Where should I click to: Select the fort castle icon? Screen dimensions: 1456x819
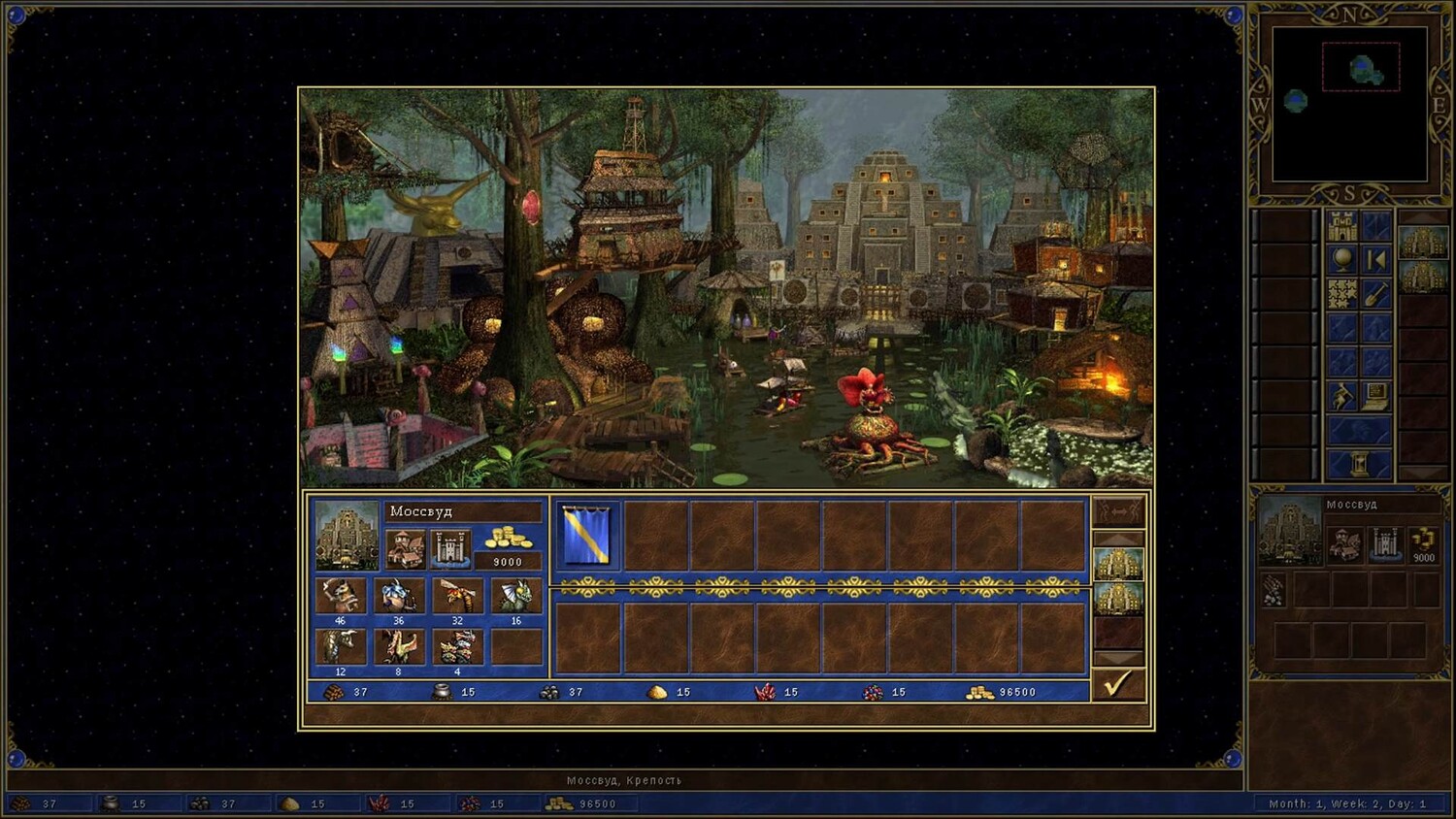[x=450, y=548]
